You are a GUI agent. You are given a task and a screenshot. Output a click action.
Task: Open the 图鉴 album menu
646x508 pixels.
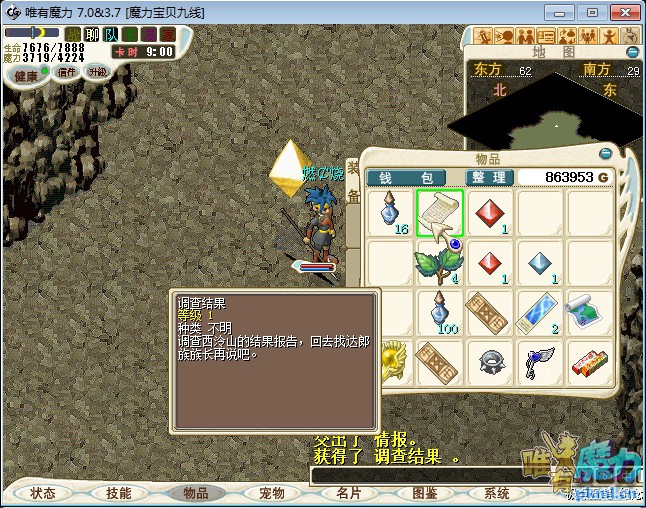[424, 493]
